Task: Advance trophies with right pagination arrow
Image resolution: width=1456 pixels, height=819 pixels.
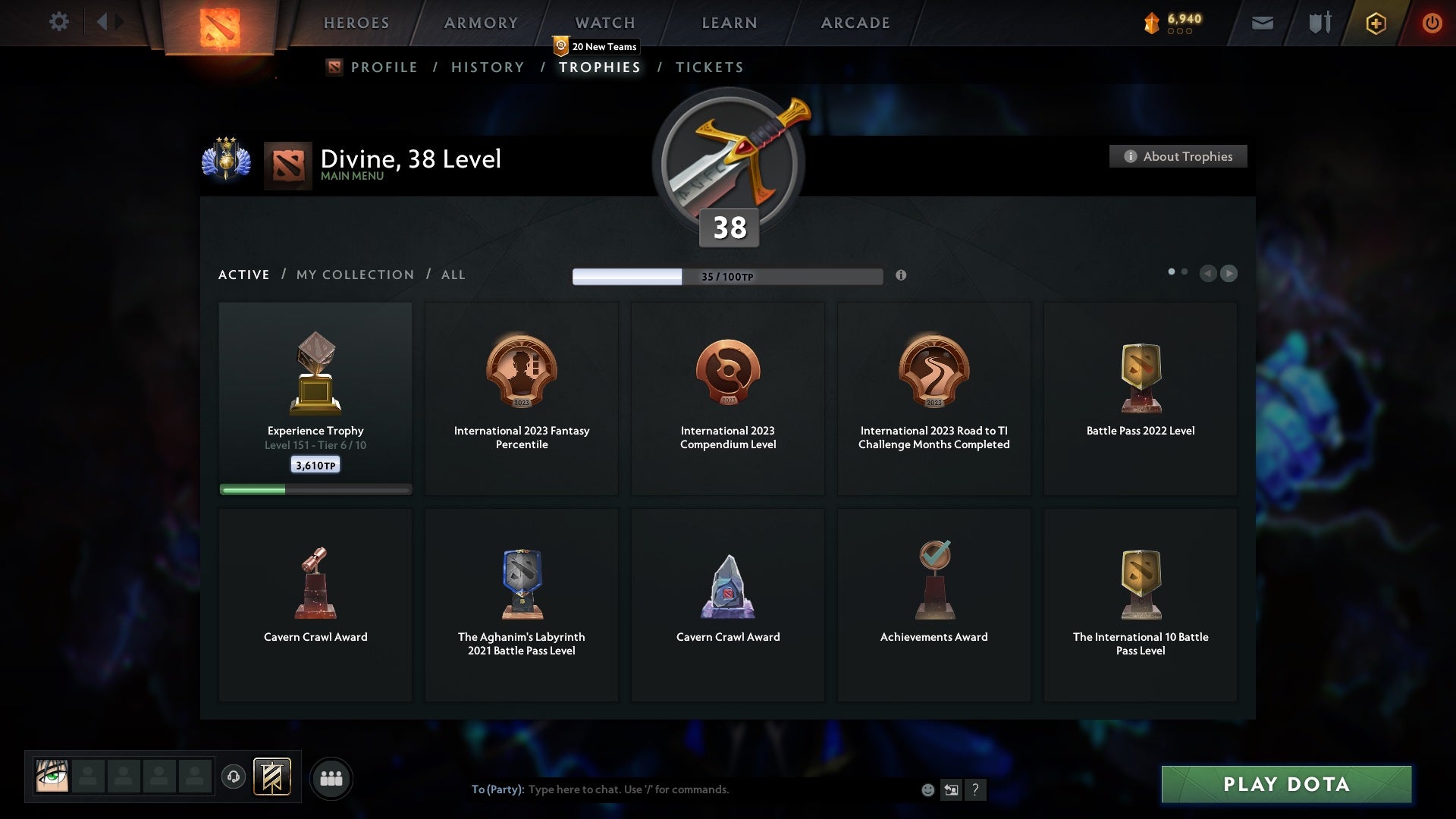Action: pos(1228,274)
